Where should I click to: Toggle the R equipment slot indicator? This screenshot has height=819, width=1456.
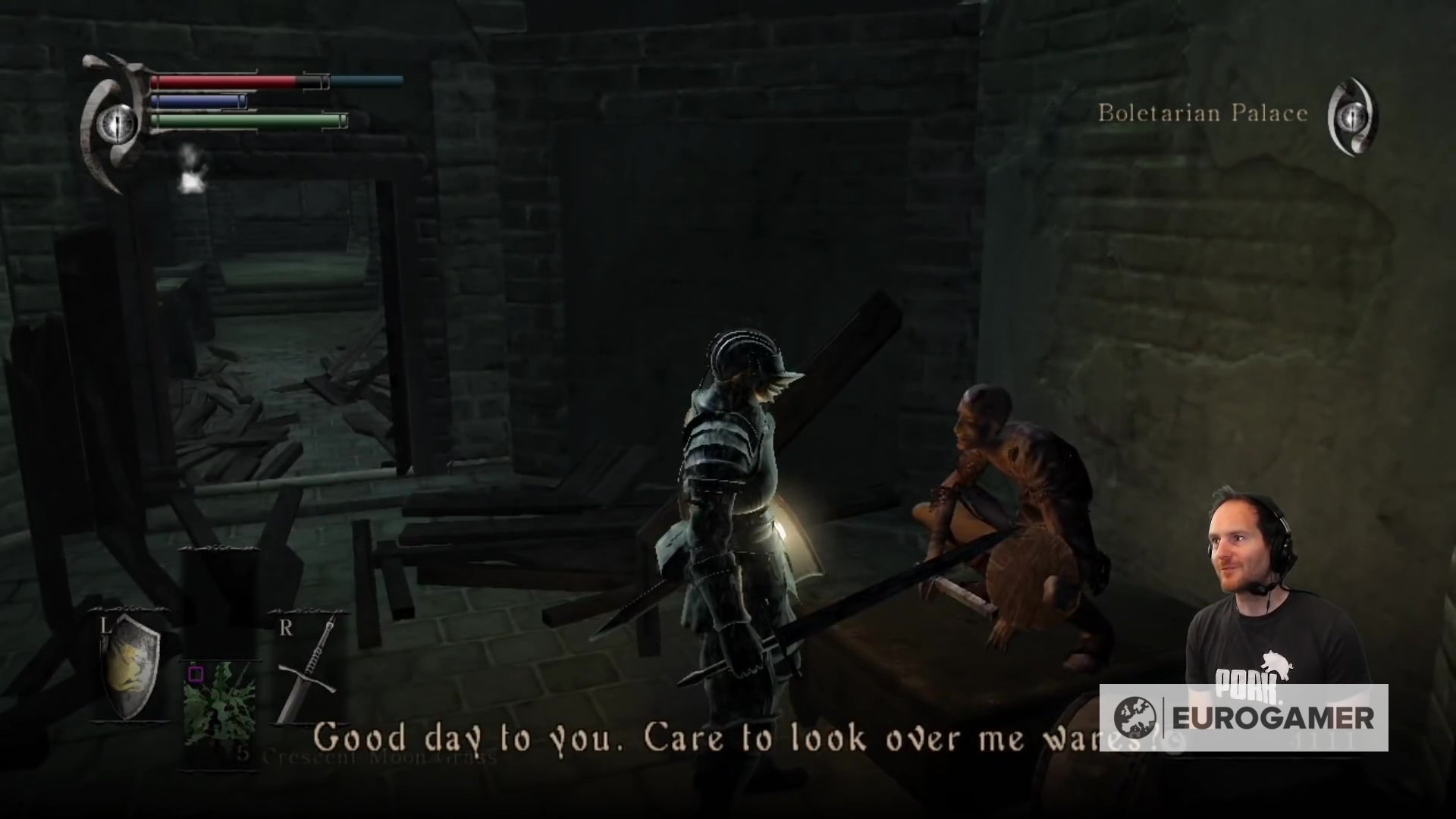[286, 626]
